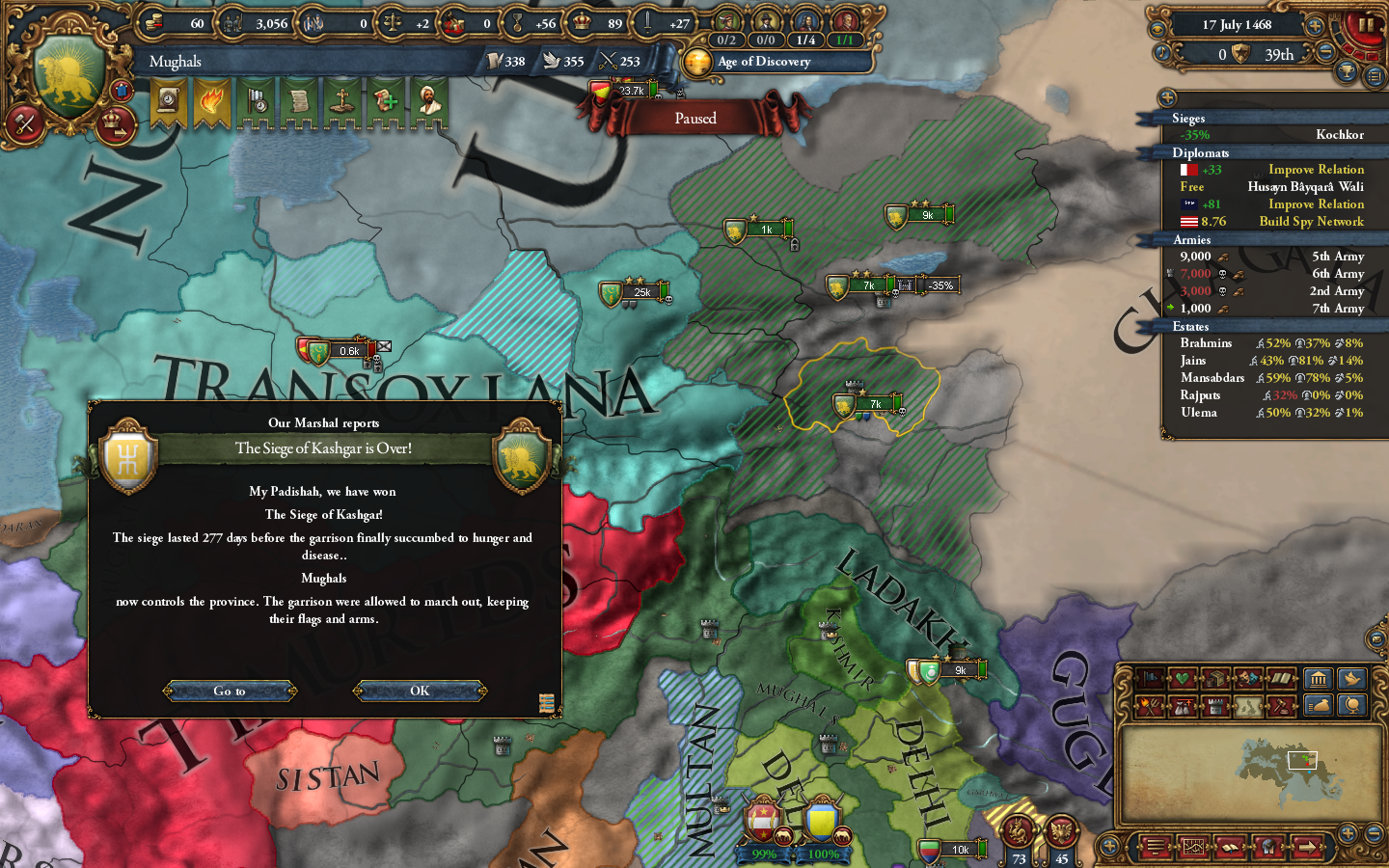Collapse the Armies section in the outliner
The height and width of the screenshot is (868, 1389).
pos(1192,239)
